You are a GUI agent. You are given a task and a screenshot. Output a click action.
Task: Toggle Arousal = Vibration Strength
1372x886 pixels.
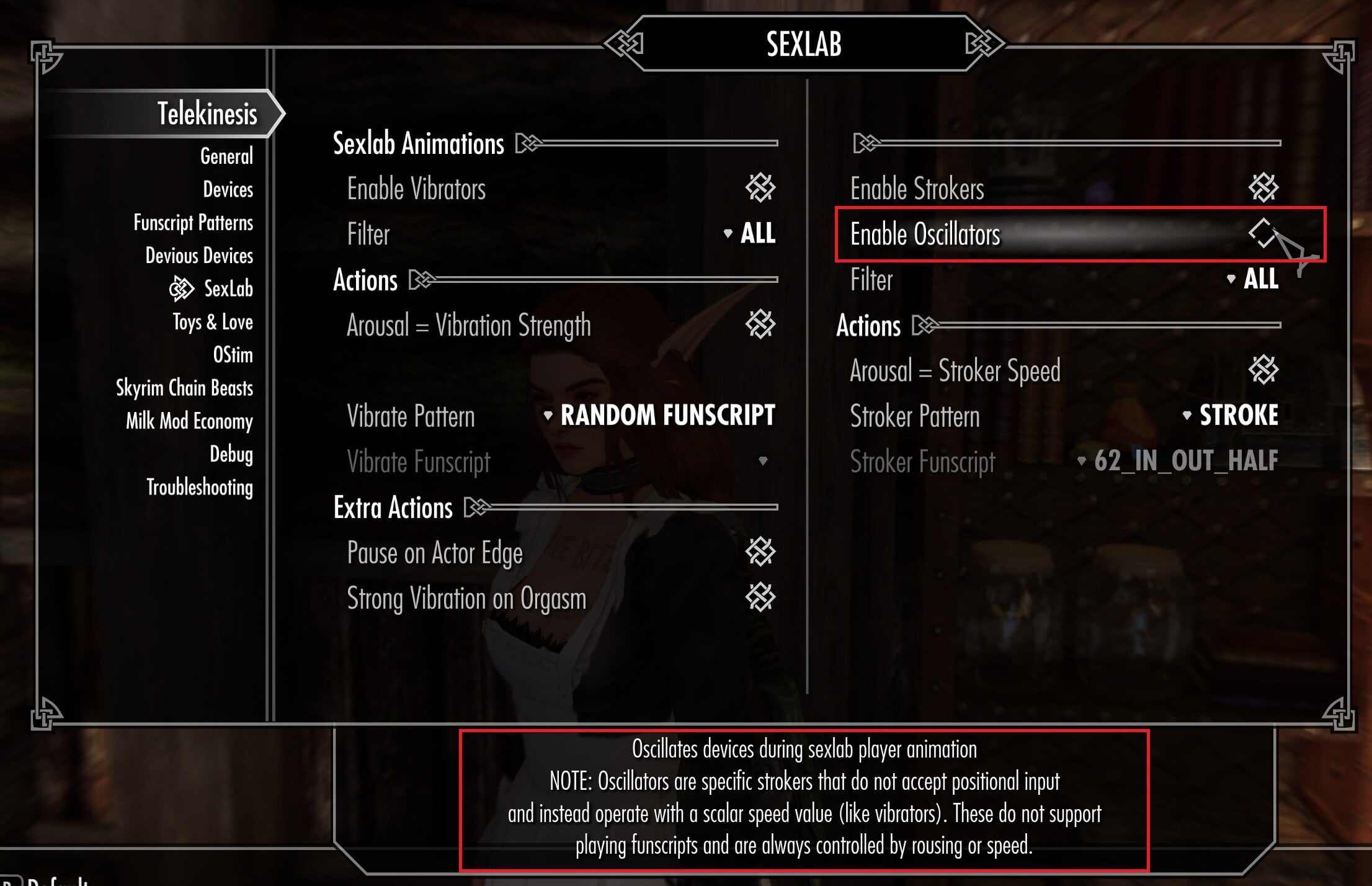point(762,325)
